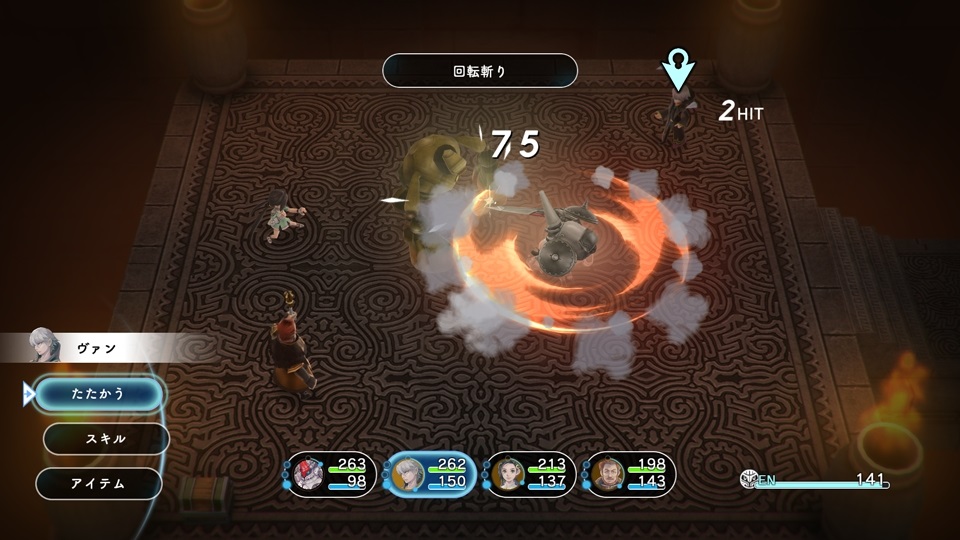This screenshot has width=960, height=540.
Task: Select the mustached man's party panel
Action: tap(606, 474)
